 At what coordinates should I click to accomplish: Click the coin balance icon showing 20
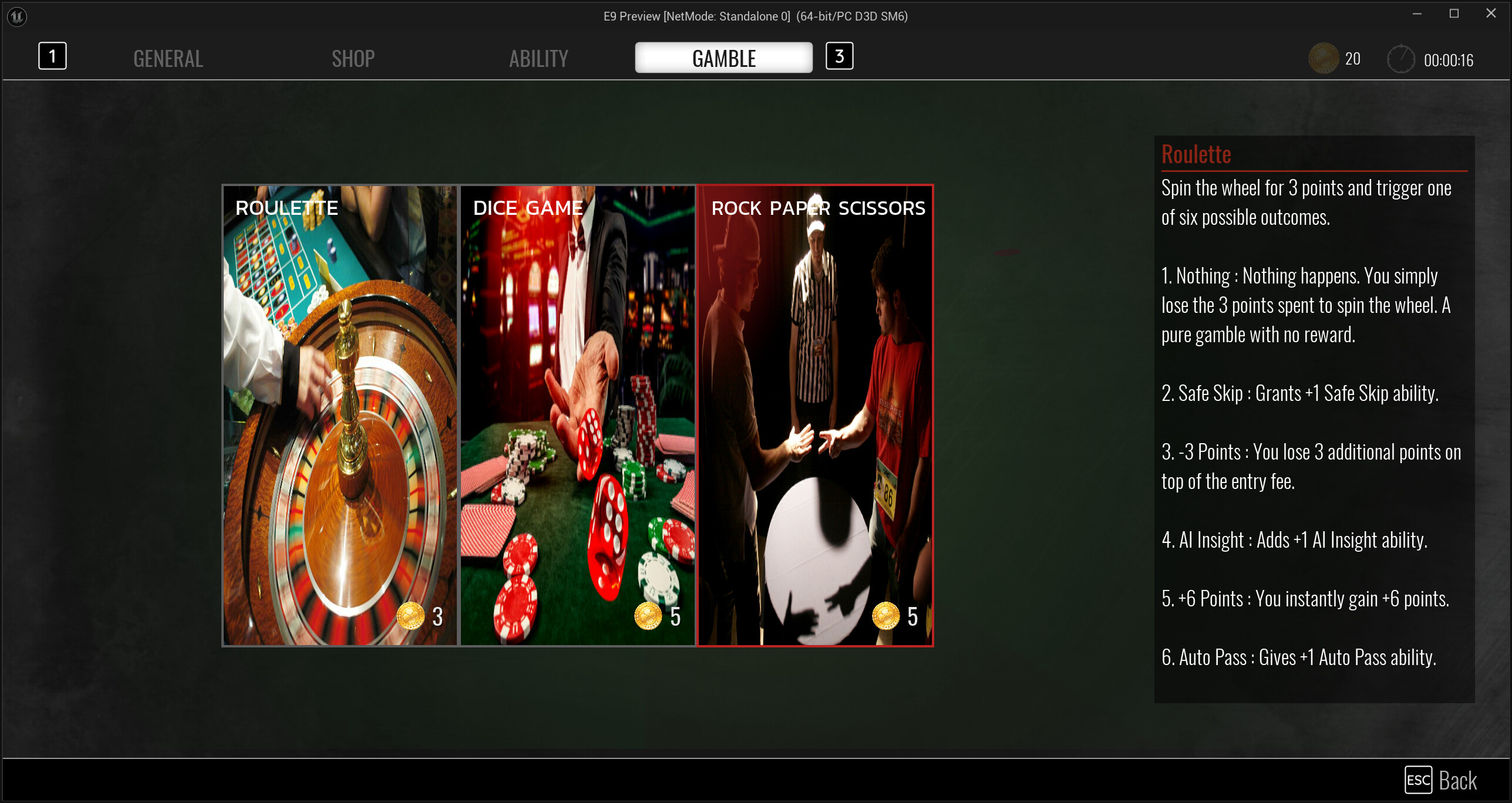point(1324,58)
